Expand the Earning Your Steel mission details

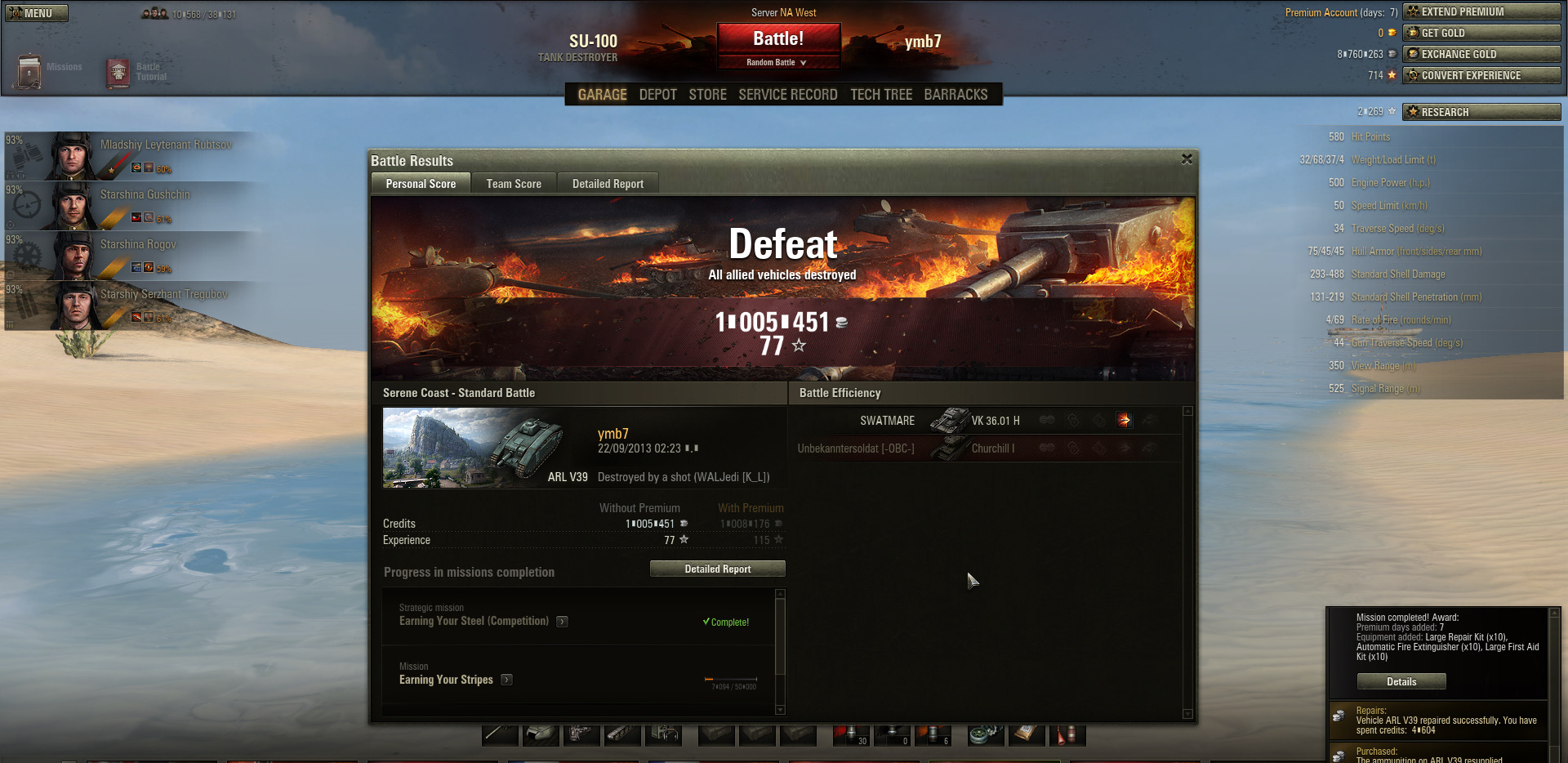(561, 621)
